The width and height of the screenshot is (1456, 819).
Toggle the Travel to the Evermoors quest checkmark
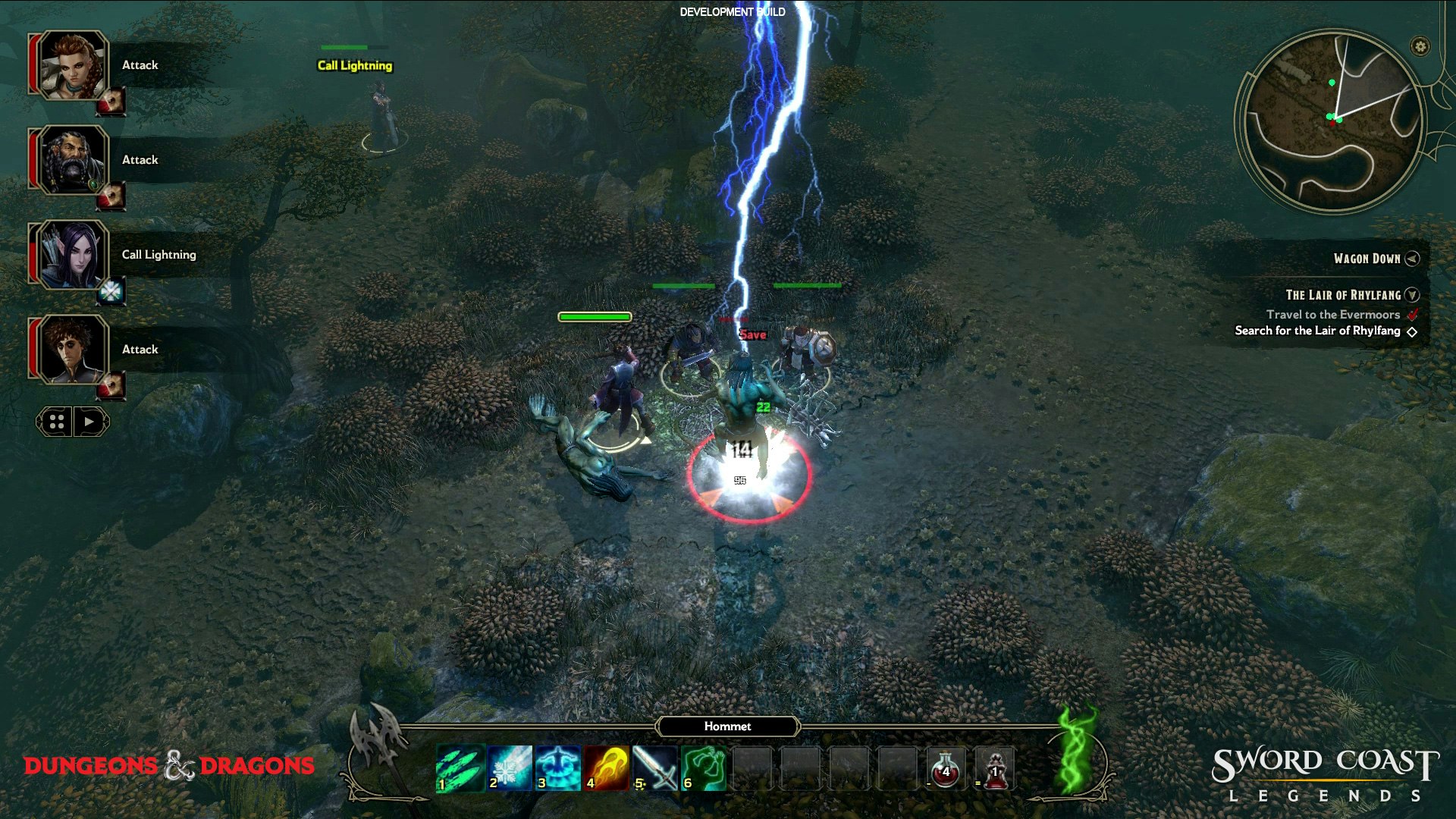pos(1412,314)
